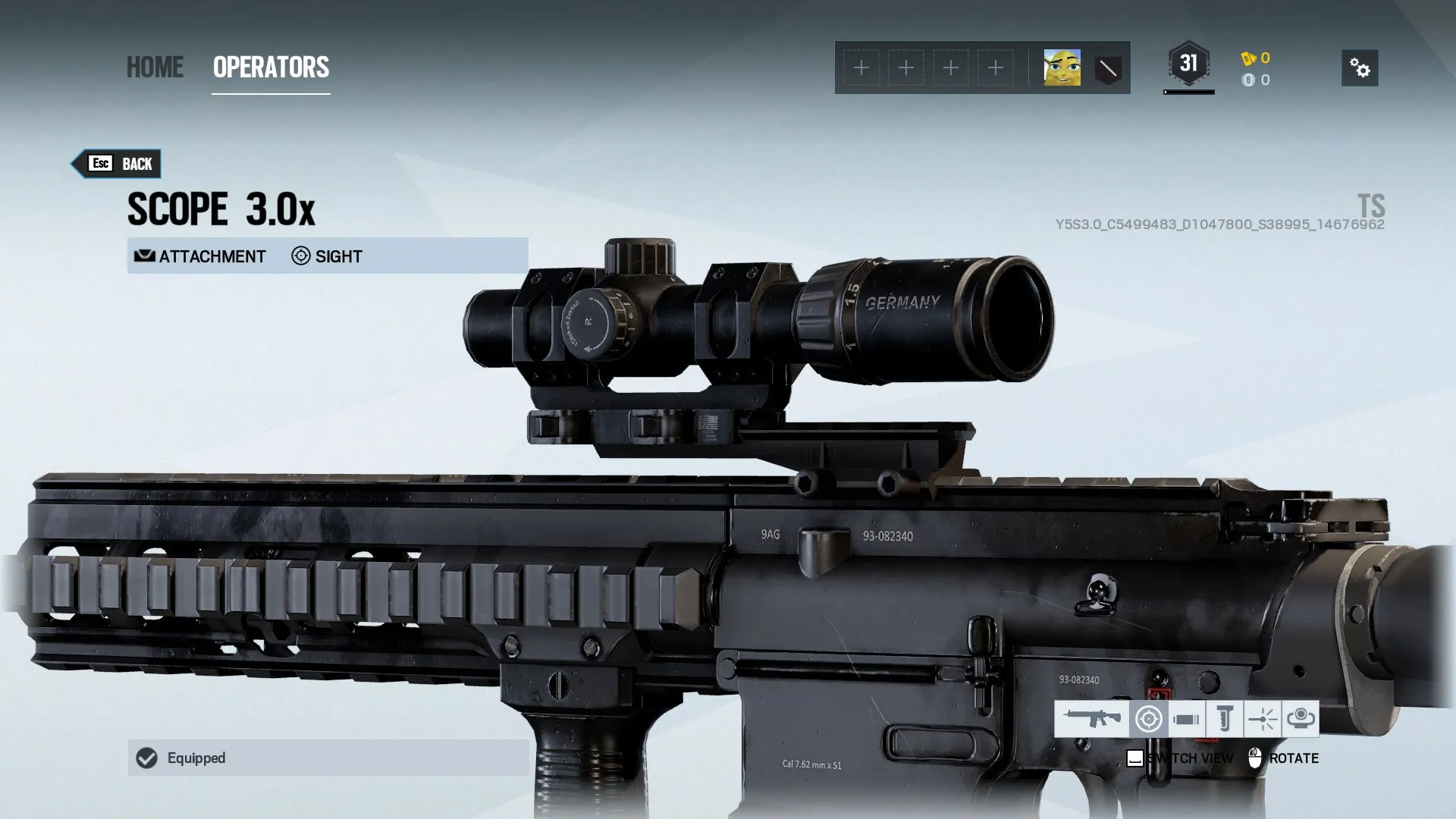
Task: Open the Operators tab
Action: coord(271,67)
